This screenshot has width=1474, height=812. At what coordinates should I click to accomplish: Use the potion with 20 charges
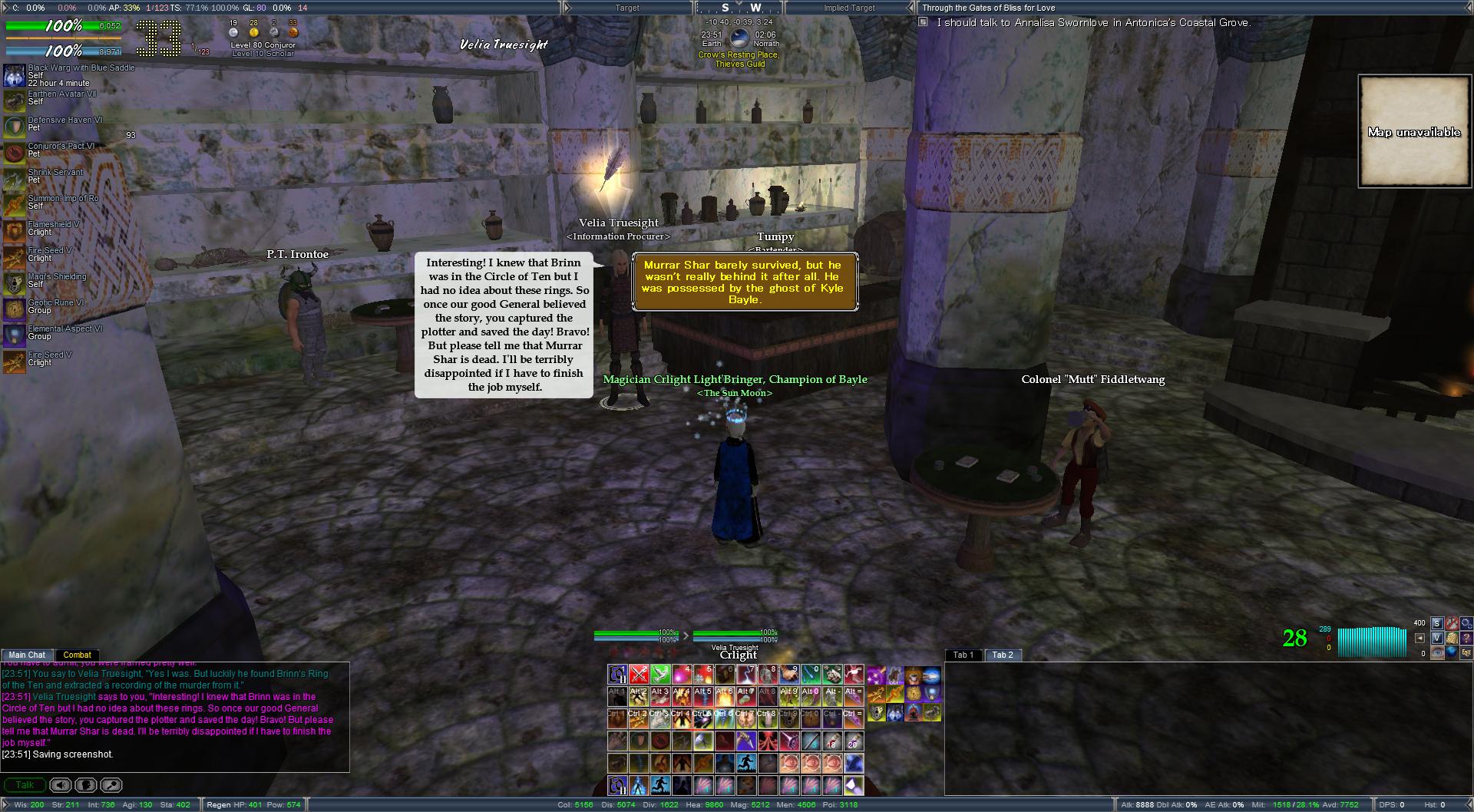coord(854,741)
